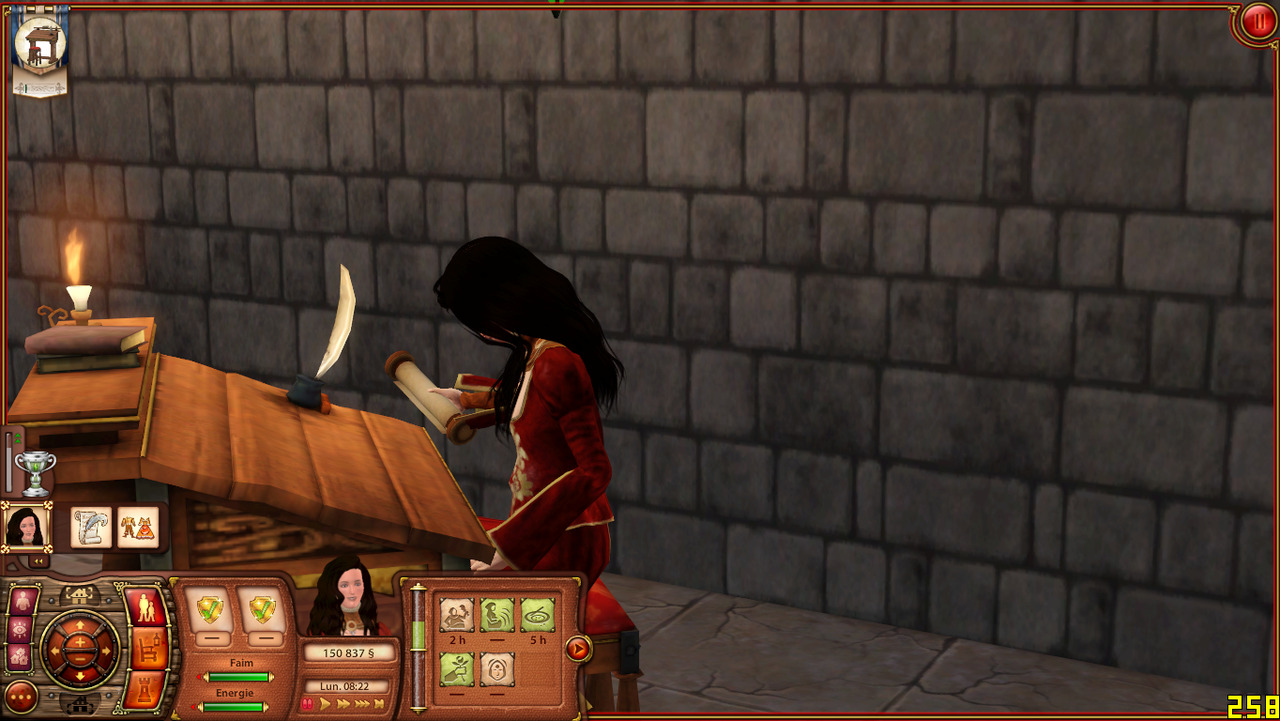This screenshot has height=721, width=1280.
Task: Click the red pause button in the corner
Action: (x=1256, y=22)
